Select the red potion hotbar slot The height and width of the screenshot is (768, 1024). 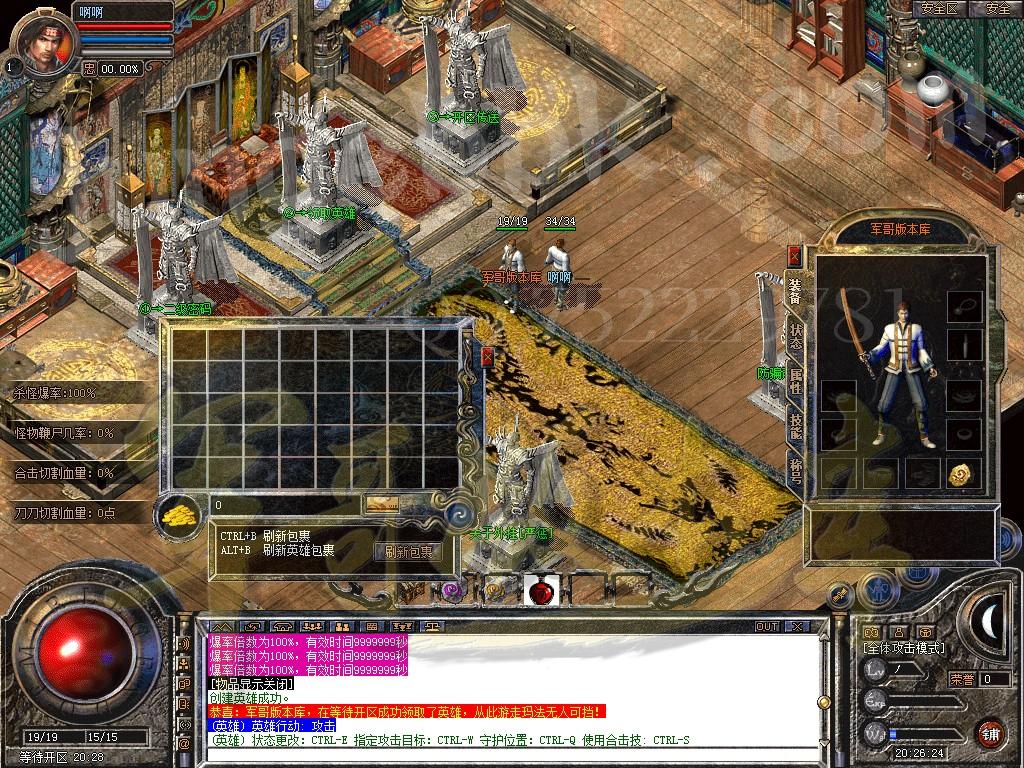(x=541, y=591)
